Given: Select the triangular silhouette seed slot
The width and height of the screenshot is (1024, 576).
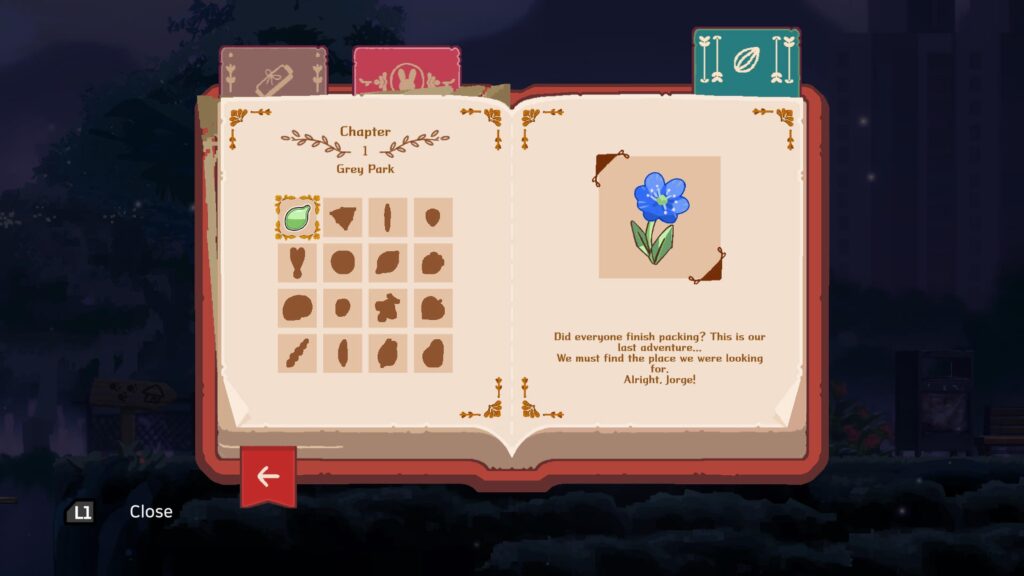Looking at the screenshot, I should pos(343,217).
